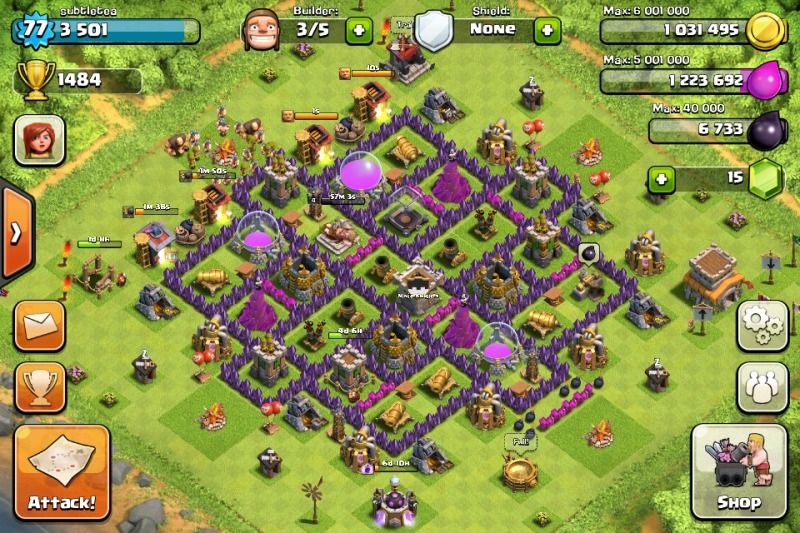Select the red-haired hero portrait button

point(39,139)
